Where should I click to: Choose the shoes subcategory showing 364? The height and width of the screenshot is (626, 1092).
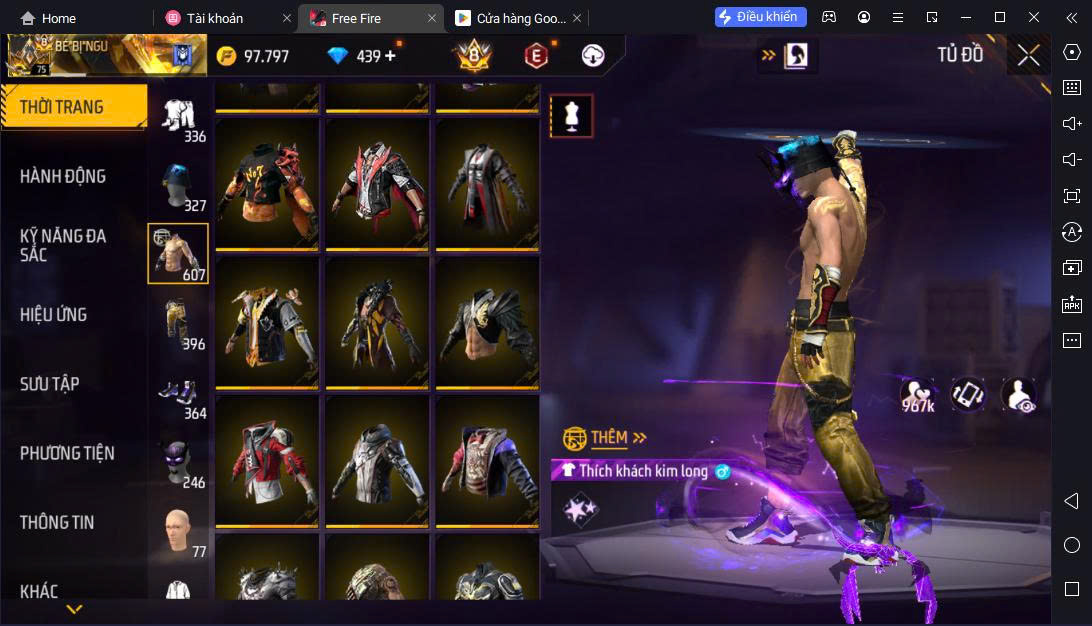coord(178,393)
